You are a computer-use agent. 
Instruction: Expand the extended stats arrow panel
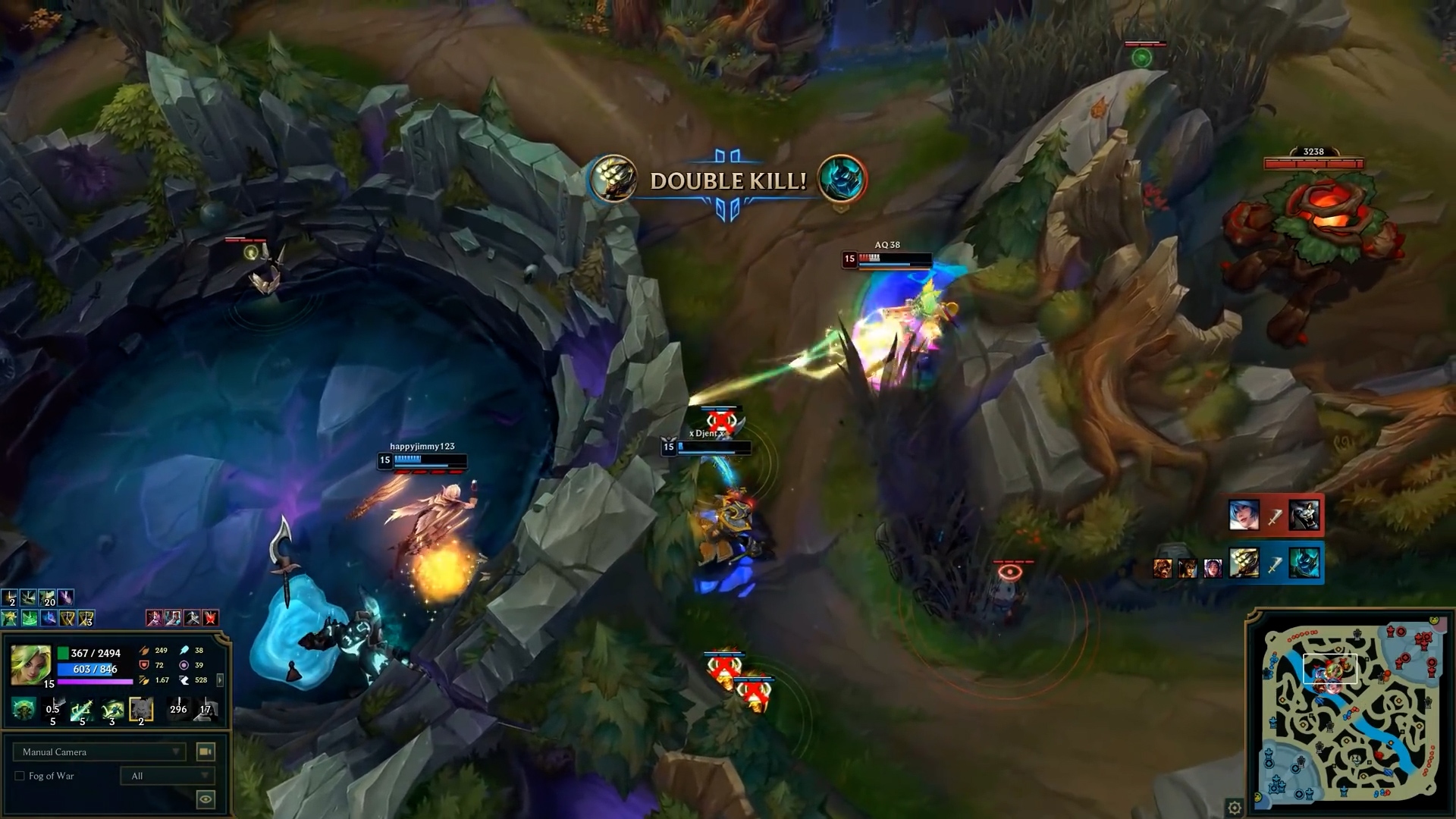(x=220, y=679)
